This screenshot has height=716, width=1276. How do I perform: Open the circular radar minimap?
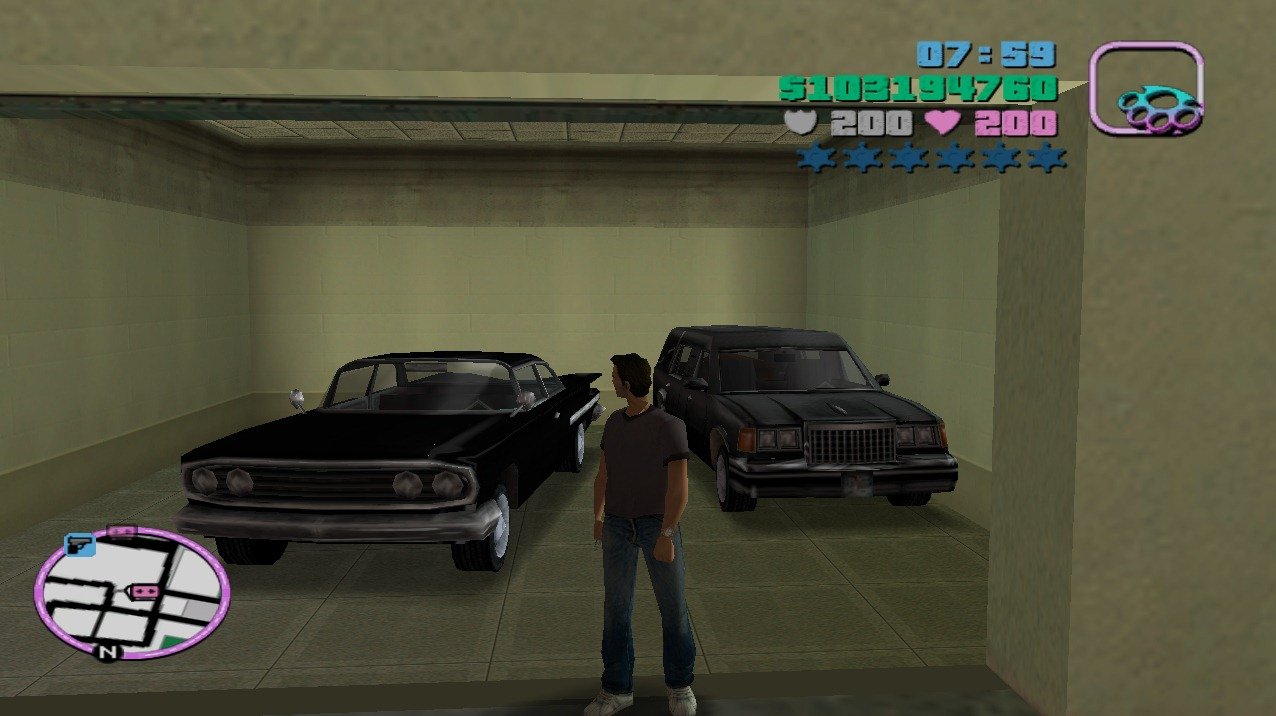point(132,592)
